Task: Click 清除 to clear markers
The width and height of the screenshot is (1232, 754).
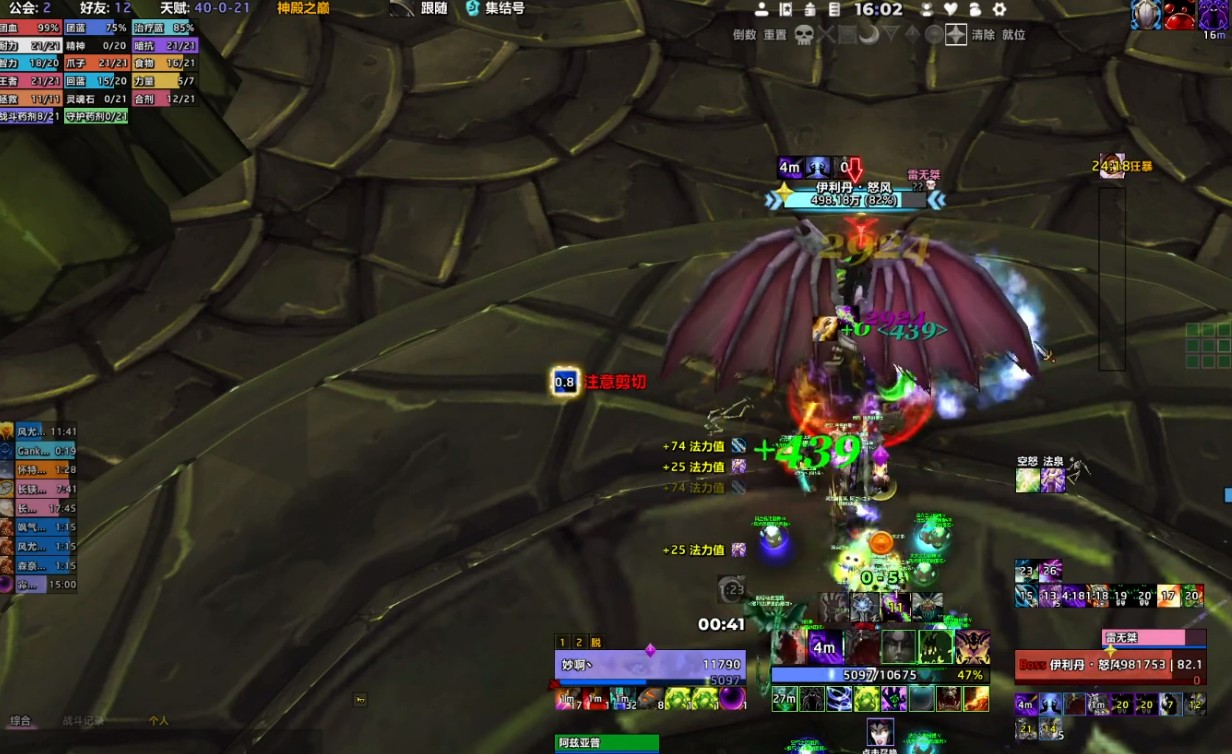Action: point(983,35)
